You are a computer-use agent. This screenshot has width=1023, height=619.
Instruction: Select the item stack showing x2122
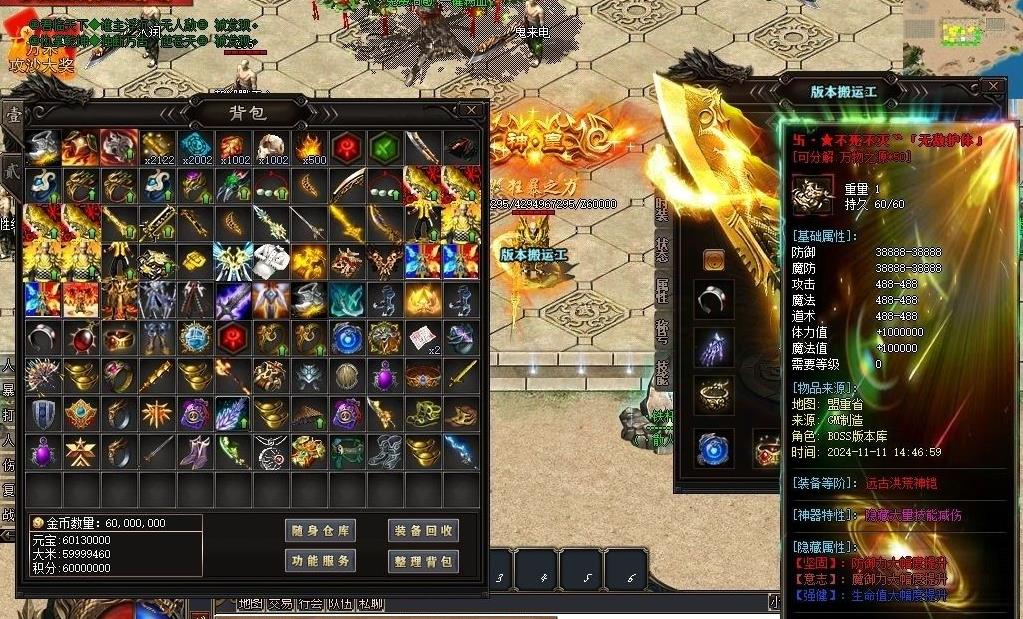[157, 147]
